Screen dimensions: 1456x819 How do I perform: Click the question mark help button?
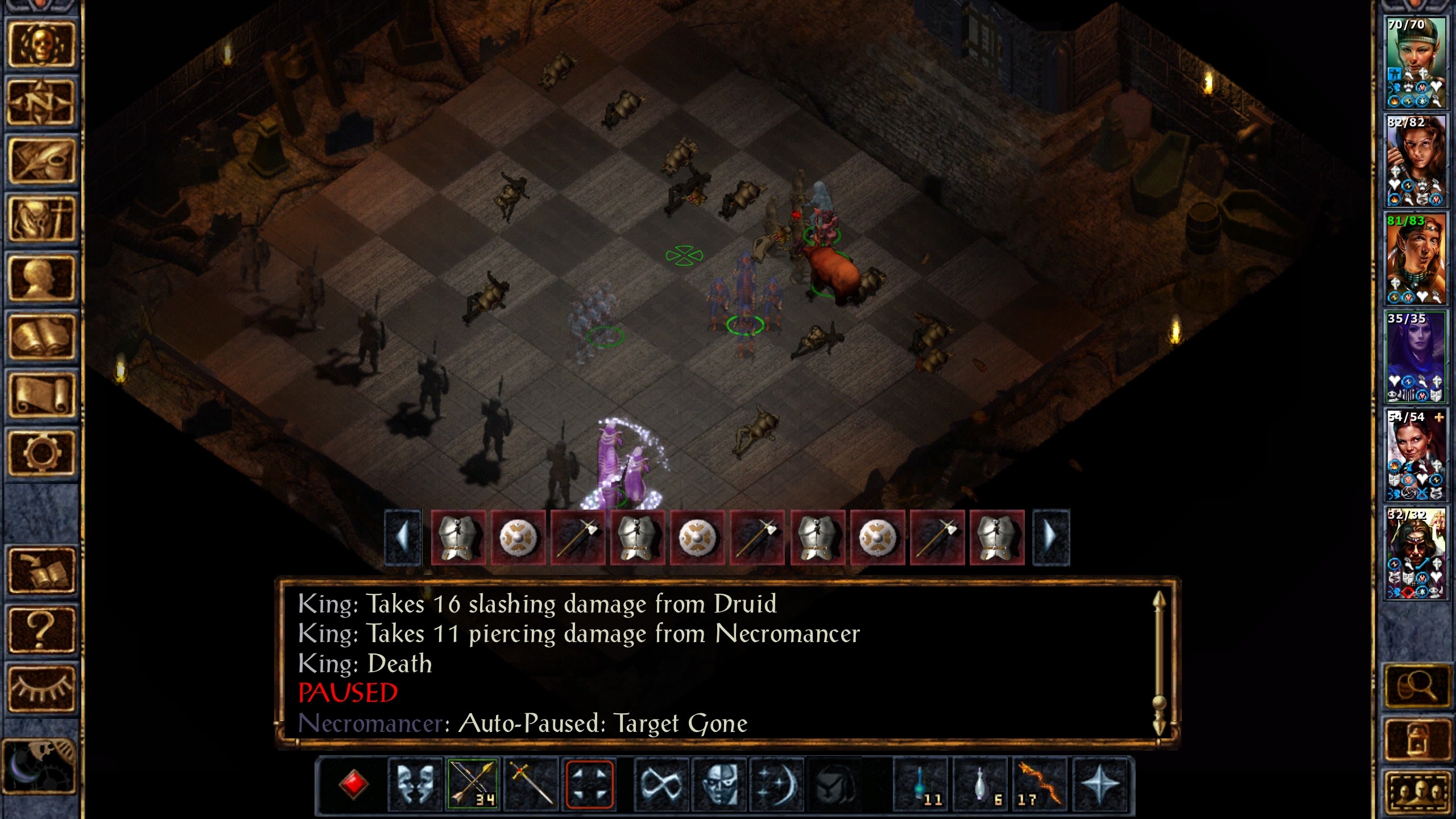[41, 630]
